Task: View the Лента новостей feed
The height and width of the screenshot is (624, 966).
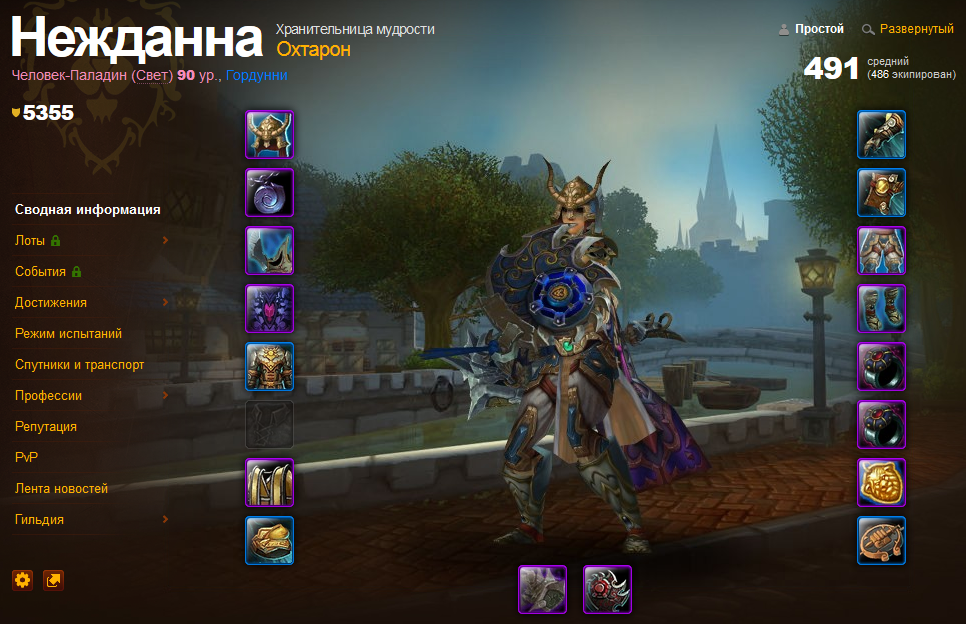Action: point(62,489)
